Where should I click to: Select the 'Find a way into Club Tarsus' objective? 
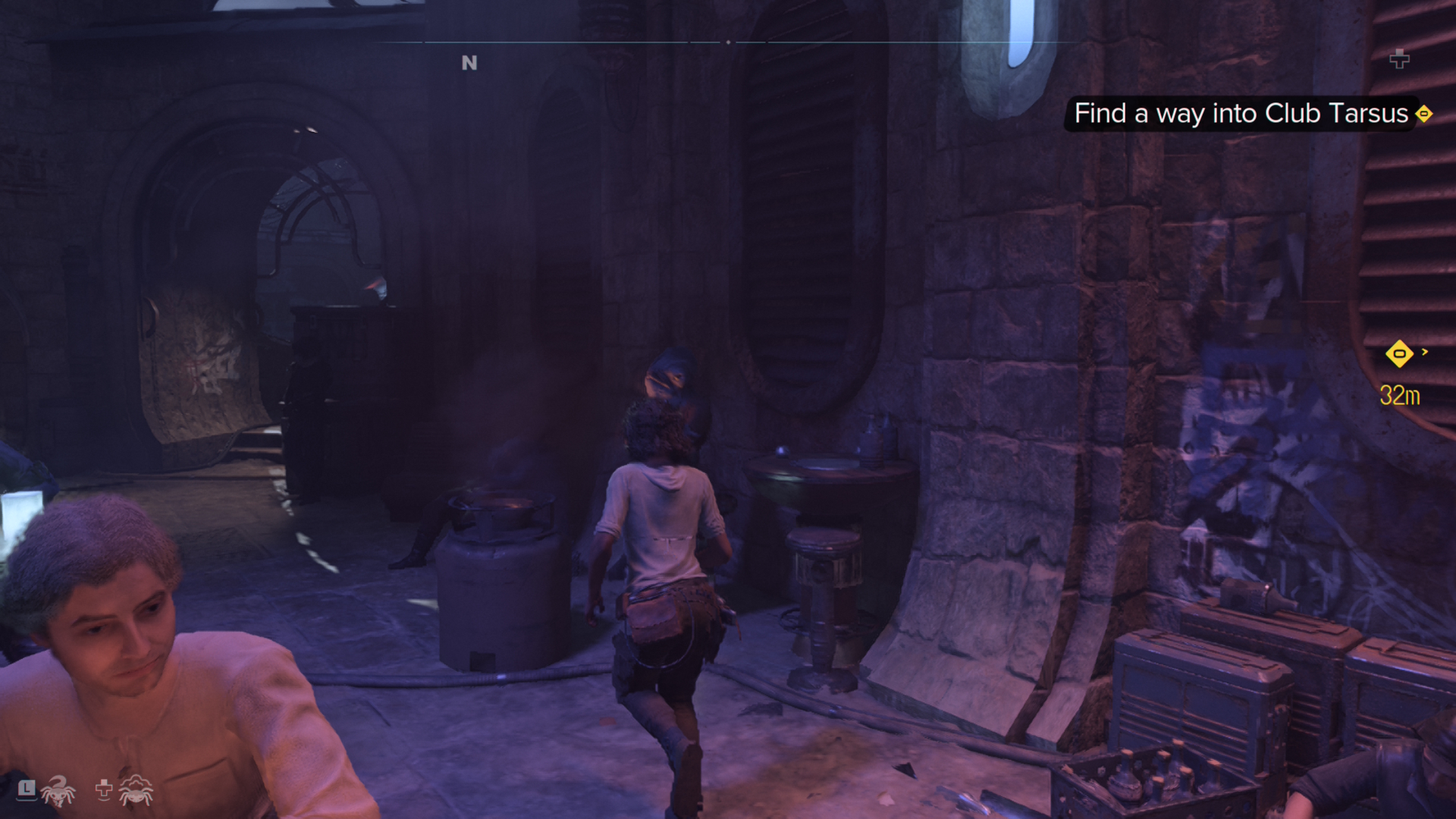tap(1241, 114)
